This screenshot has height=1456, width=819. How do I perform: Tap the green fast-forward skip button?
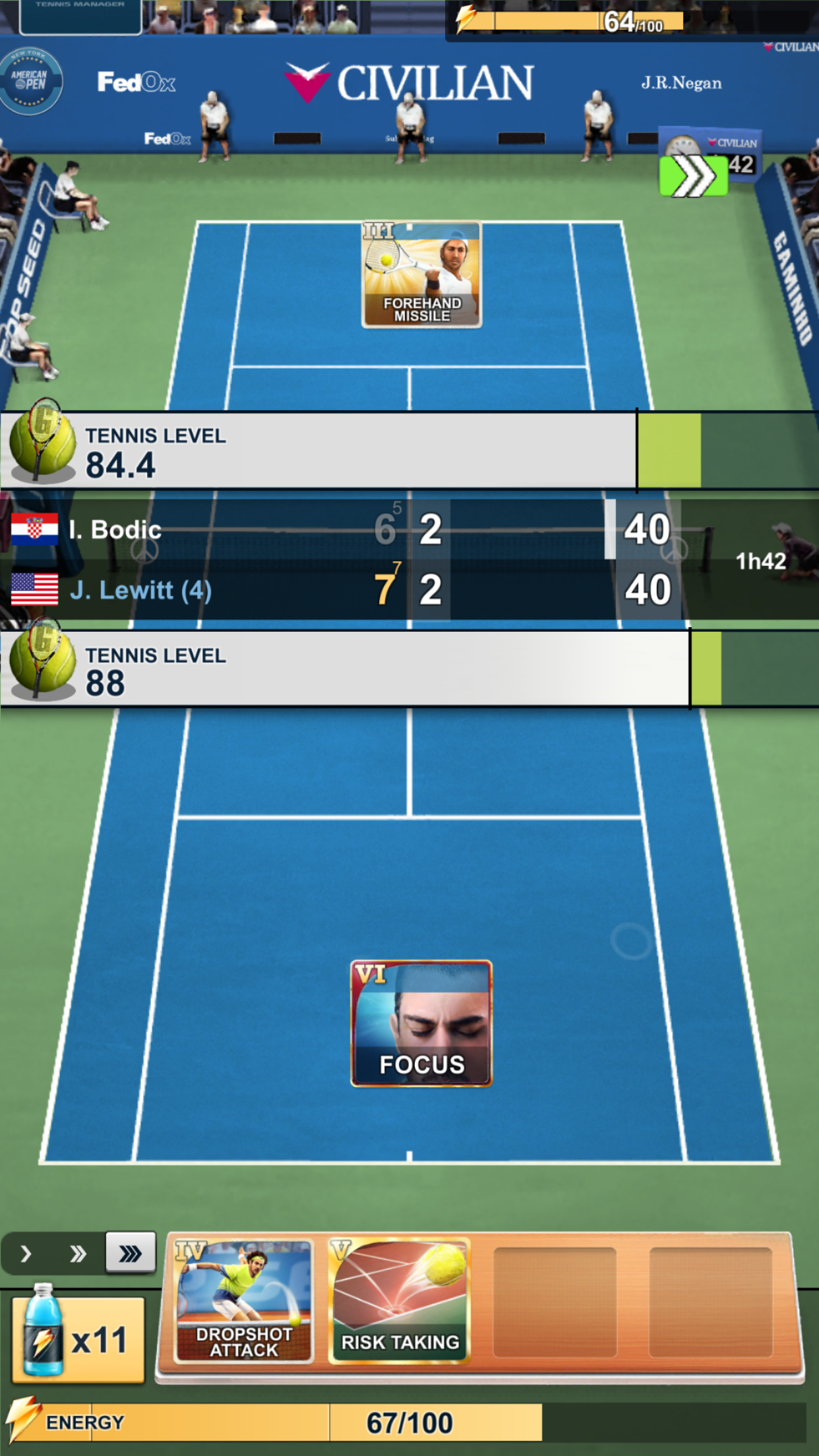(x=694, y=176)
